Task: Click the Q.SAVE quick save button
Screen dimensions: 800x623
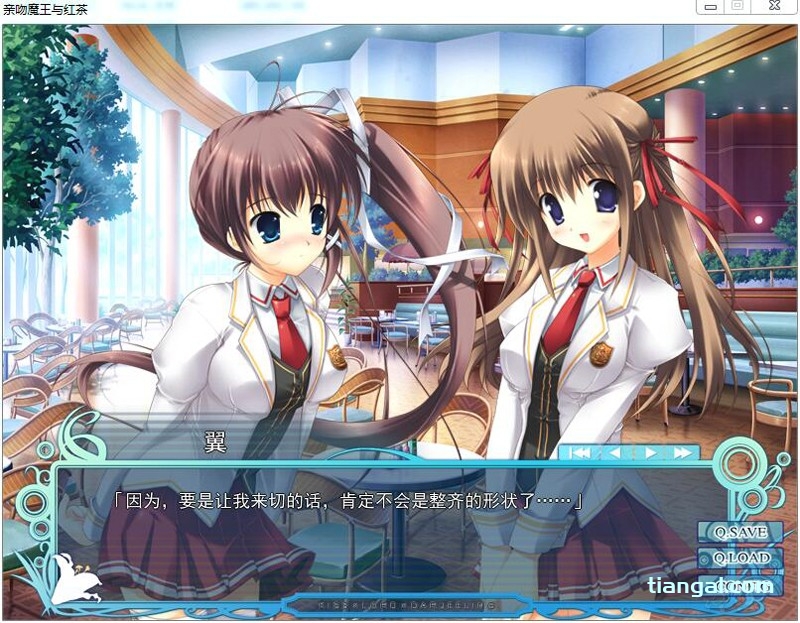Action: click(741, 532)
